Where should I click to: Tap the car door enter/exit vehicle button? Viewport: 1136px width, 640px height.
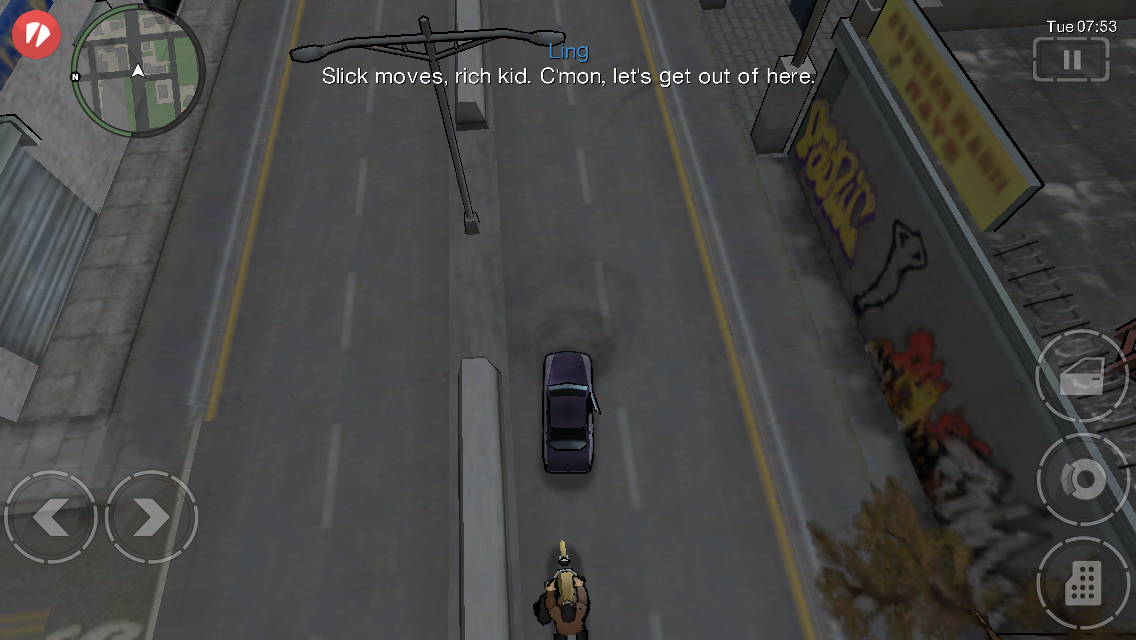point(1083,376)
